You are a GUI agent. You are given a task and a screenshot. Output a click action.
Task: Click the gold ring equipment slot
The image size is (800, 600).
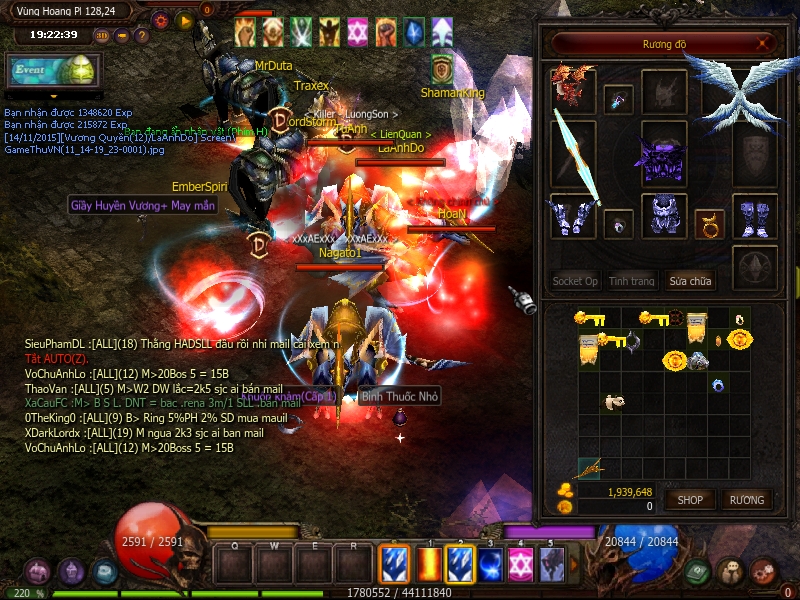point(710,219)
